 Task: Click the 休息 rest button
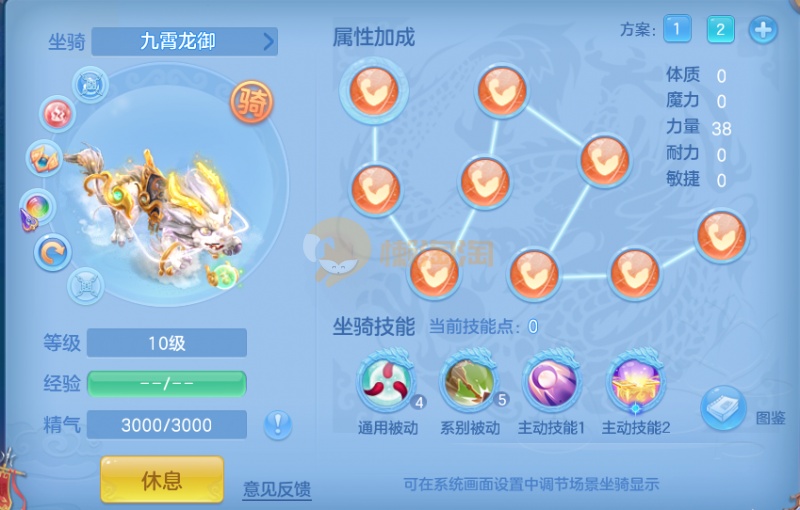[x=161, y=480]
